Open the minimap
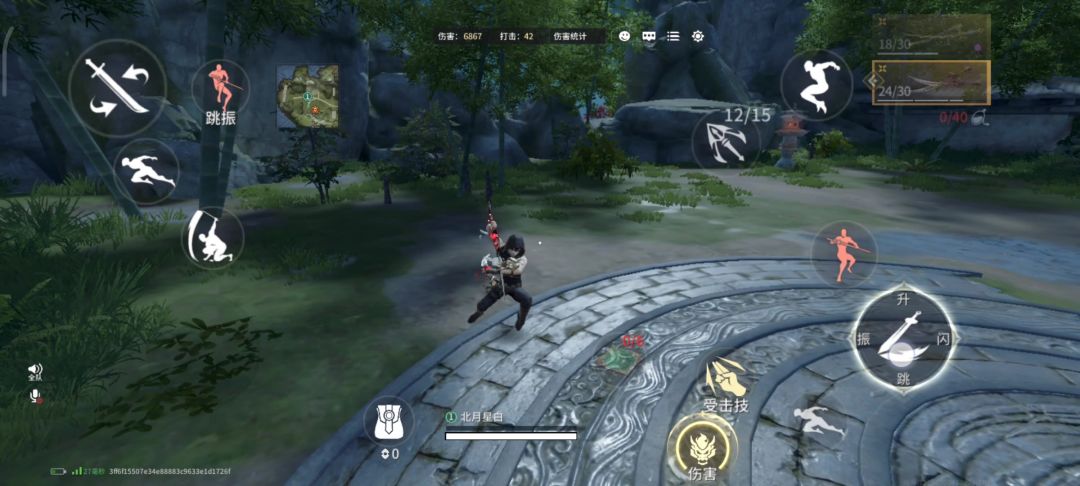 (307, 97)
